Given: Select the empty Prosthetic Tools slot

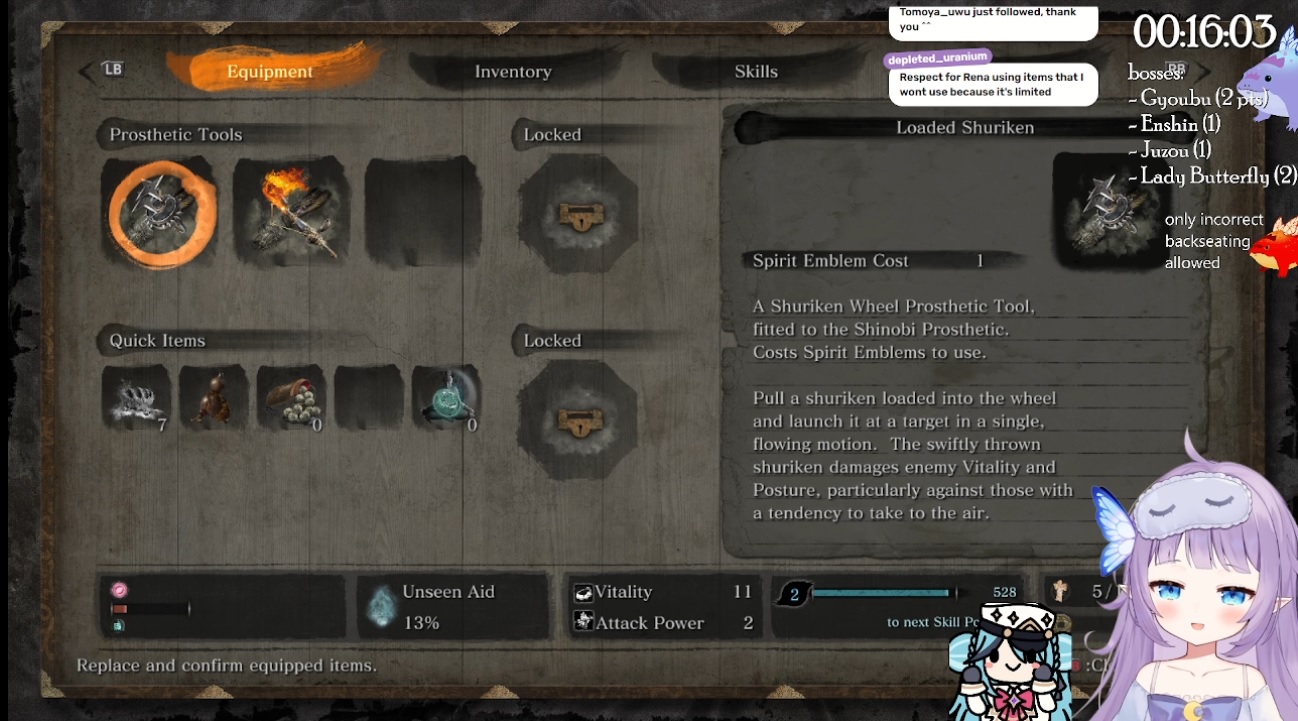Looking at the screenshot, I should [x=422, y=212].
